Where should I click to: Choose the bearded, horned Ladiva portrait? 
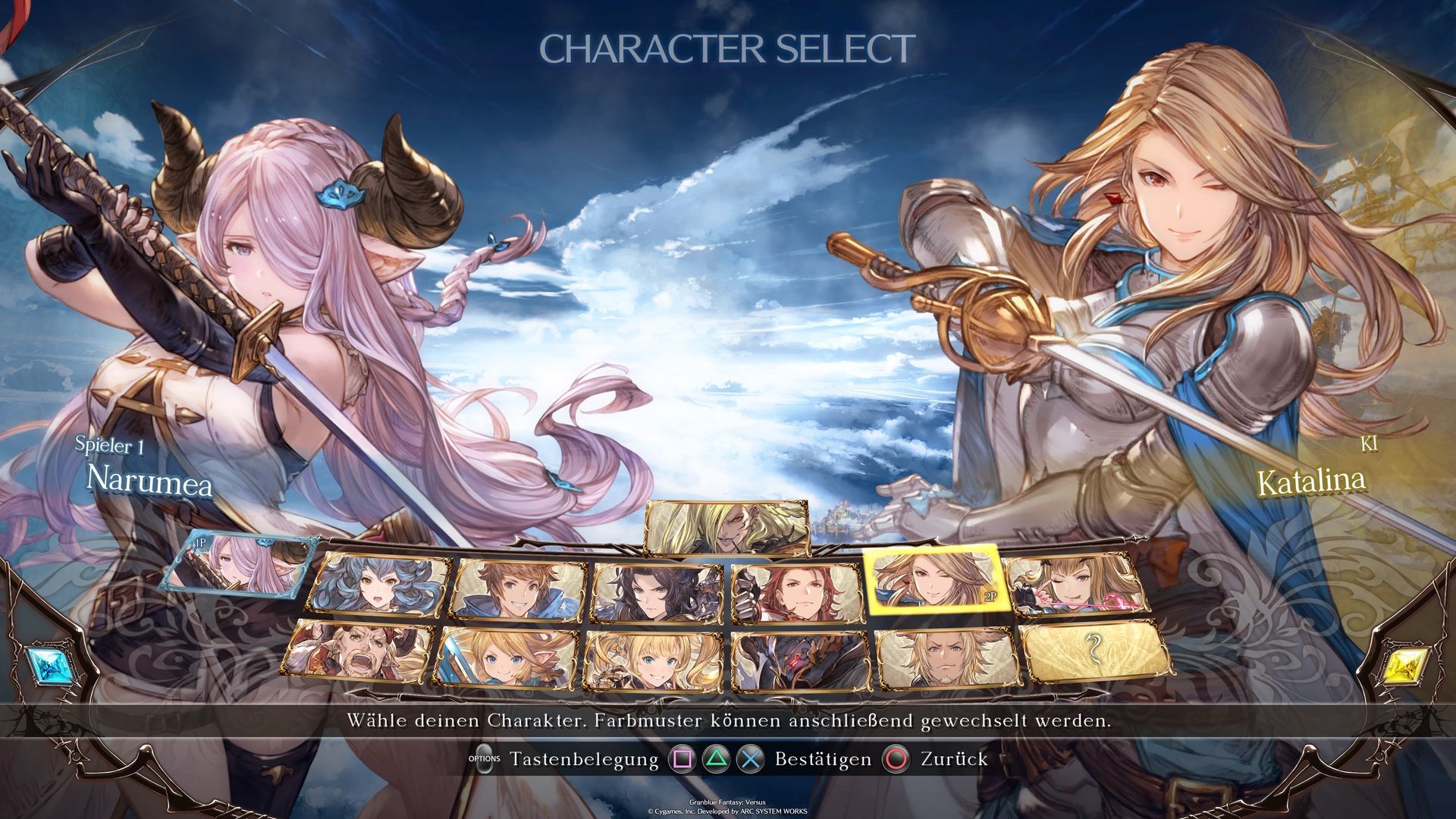pos(359,652)
